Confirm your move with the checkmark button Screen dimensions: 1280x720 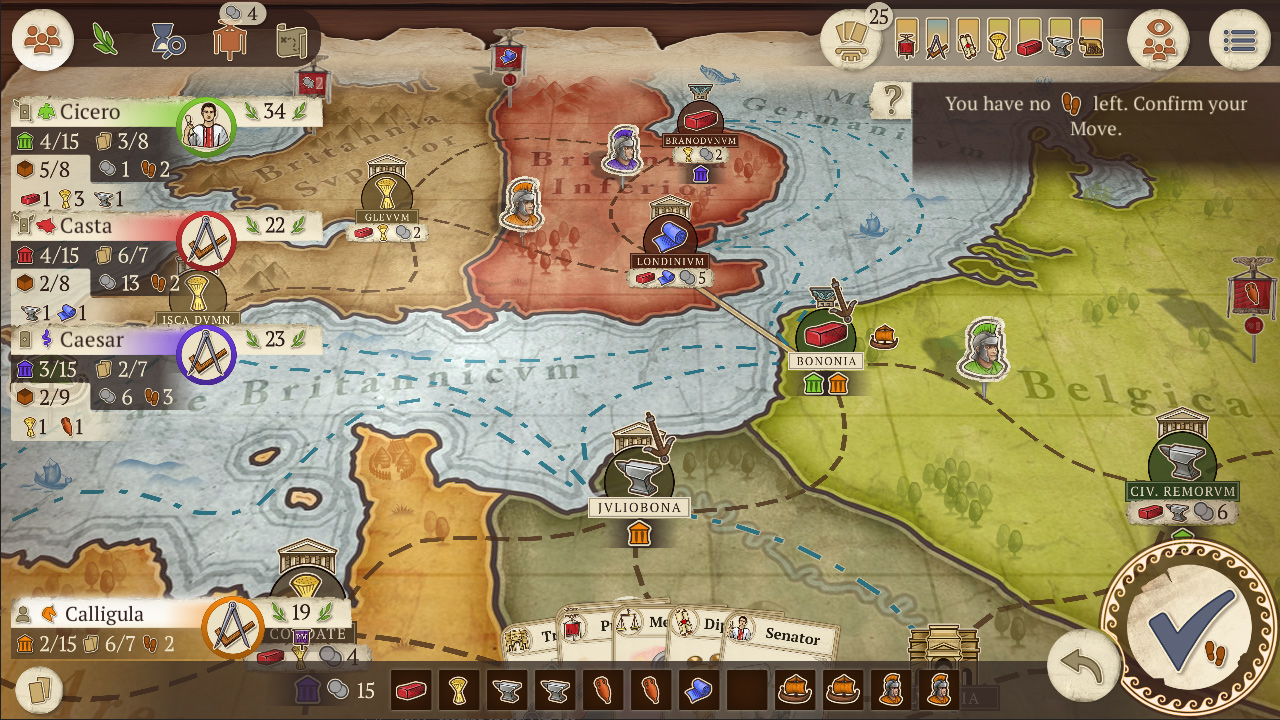click(1192, 634)
